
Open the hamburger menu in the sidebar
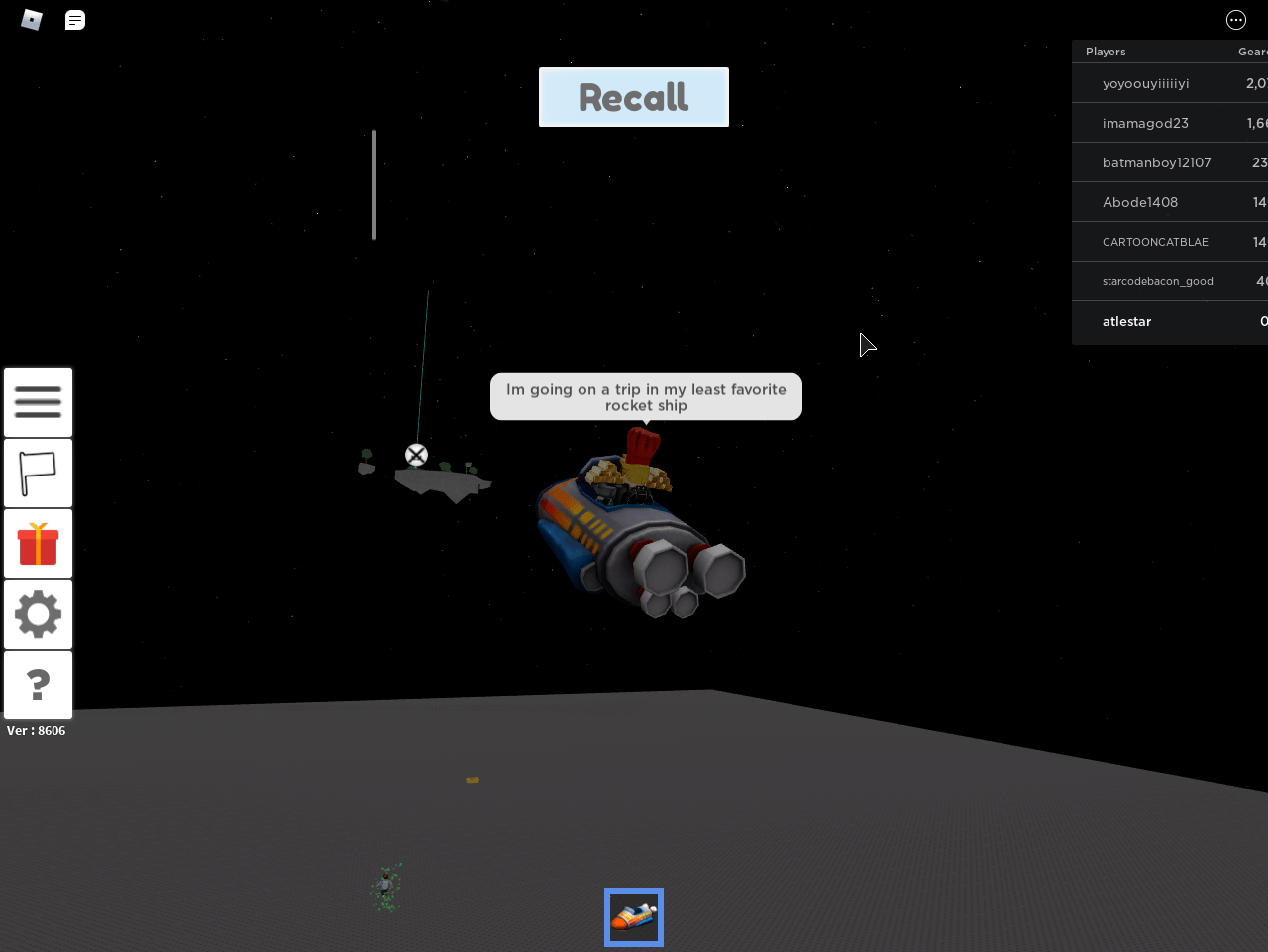tap(38, 401)
